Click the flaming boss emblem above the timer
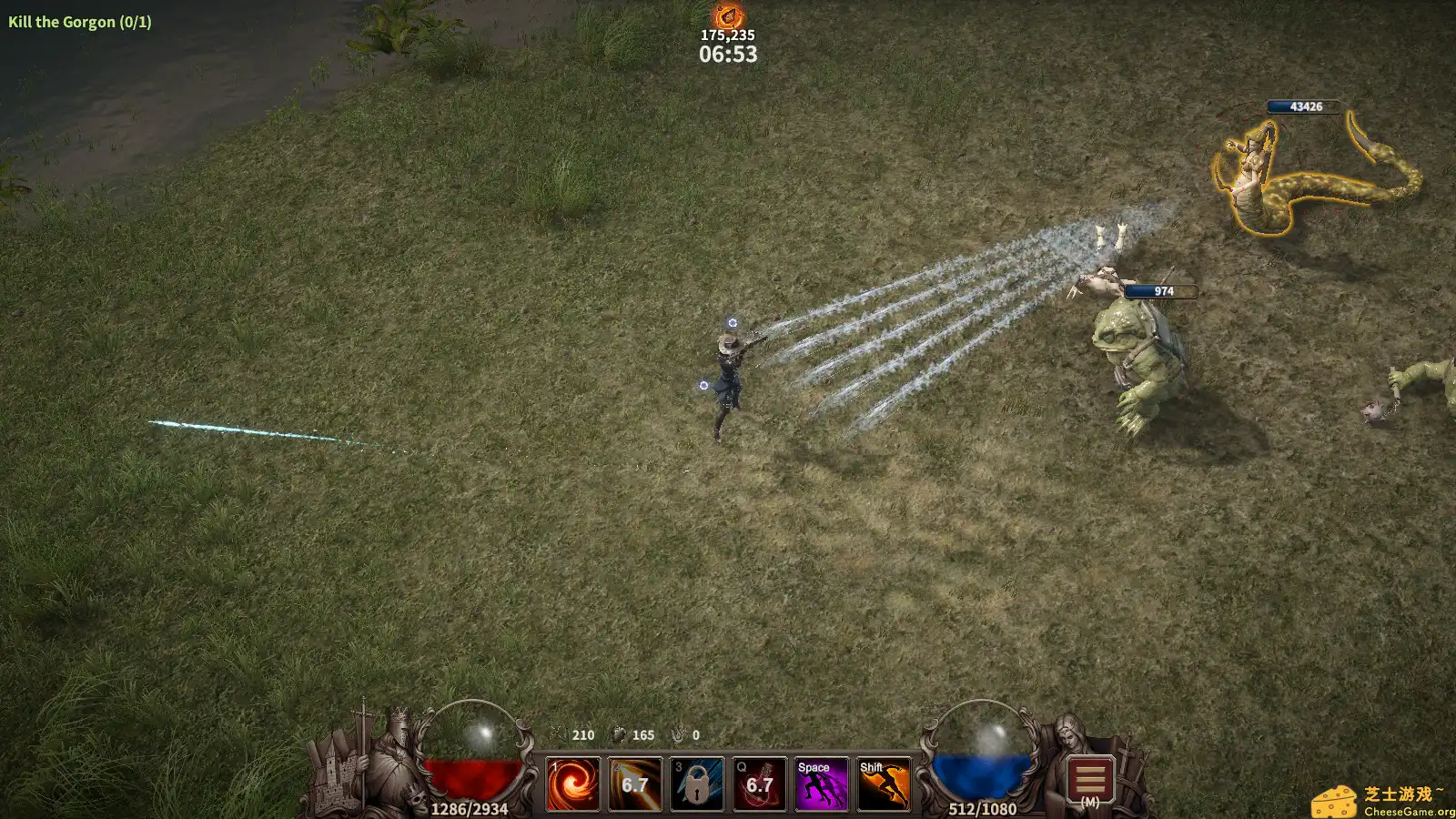Screen dimensions: 1456x819 click(x=728, y=15)
